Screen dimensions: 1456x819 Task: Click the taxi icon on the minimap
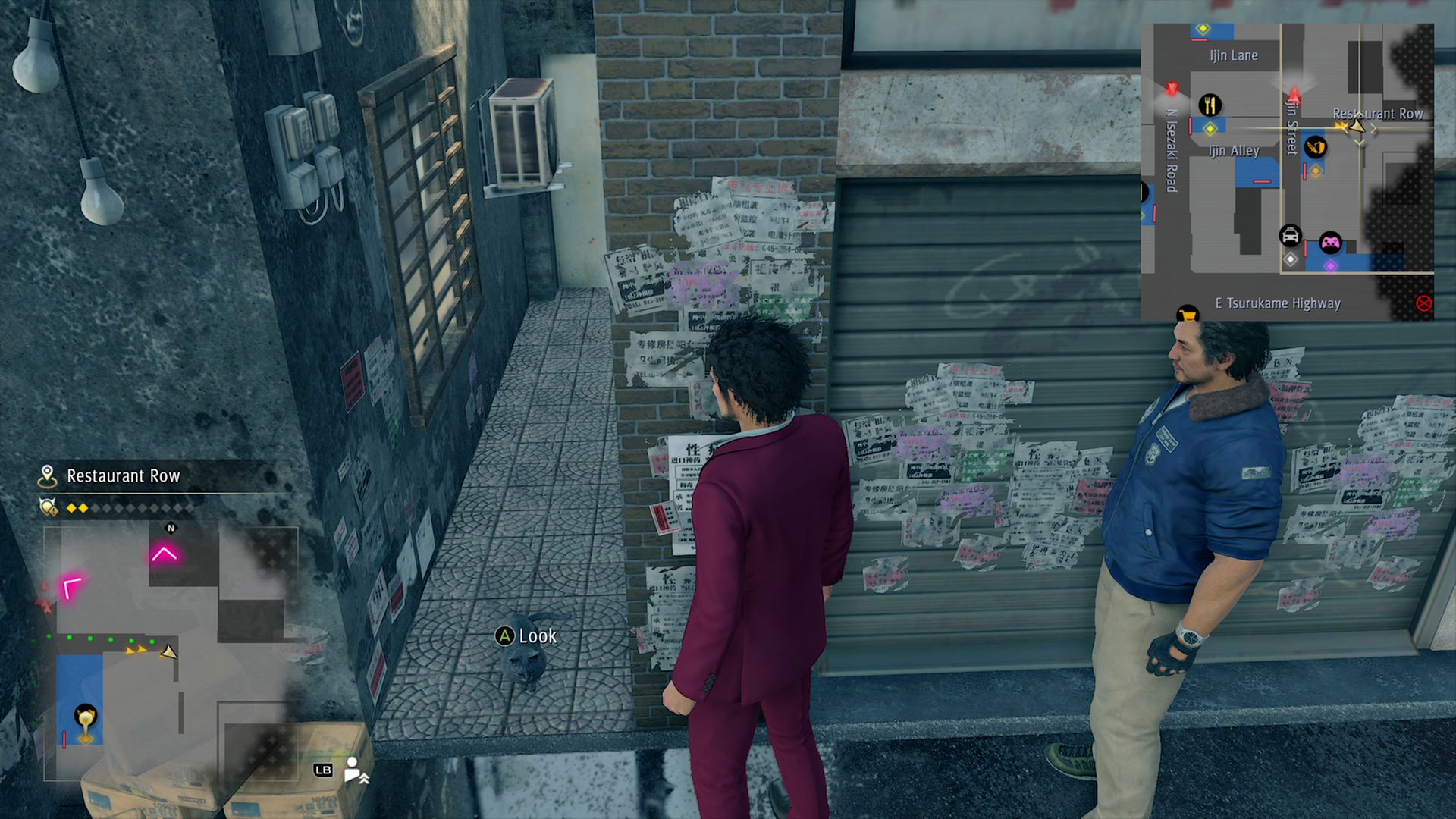(x=1289, y=236)
